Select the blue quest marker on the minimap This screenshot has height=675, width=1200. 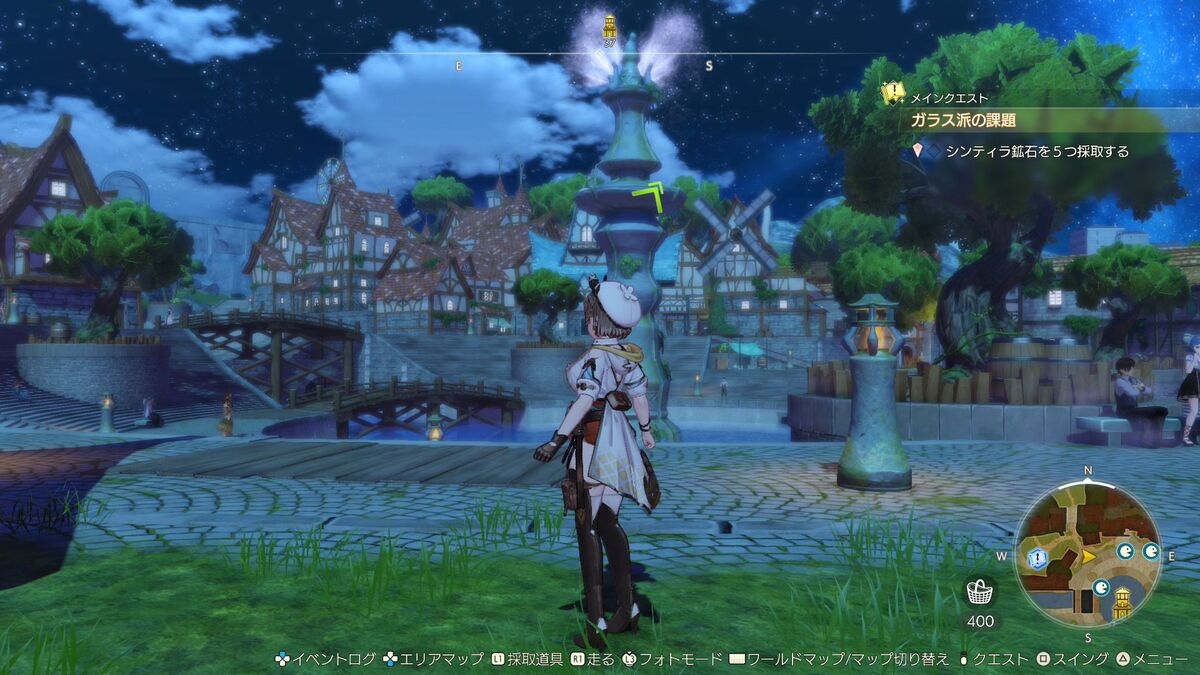point(1035,557)
